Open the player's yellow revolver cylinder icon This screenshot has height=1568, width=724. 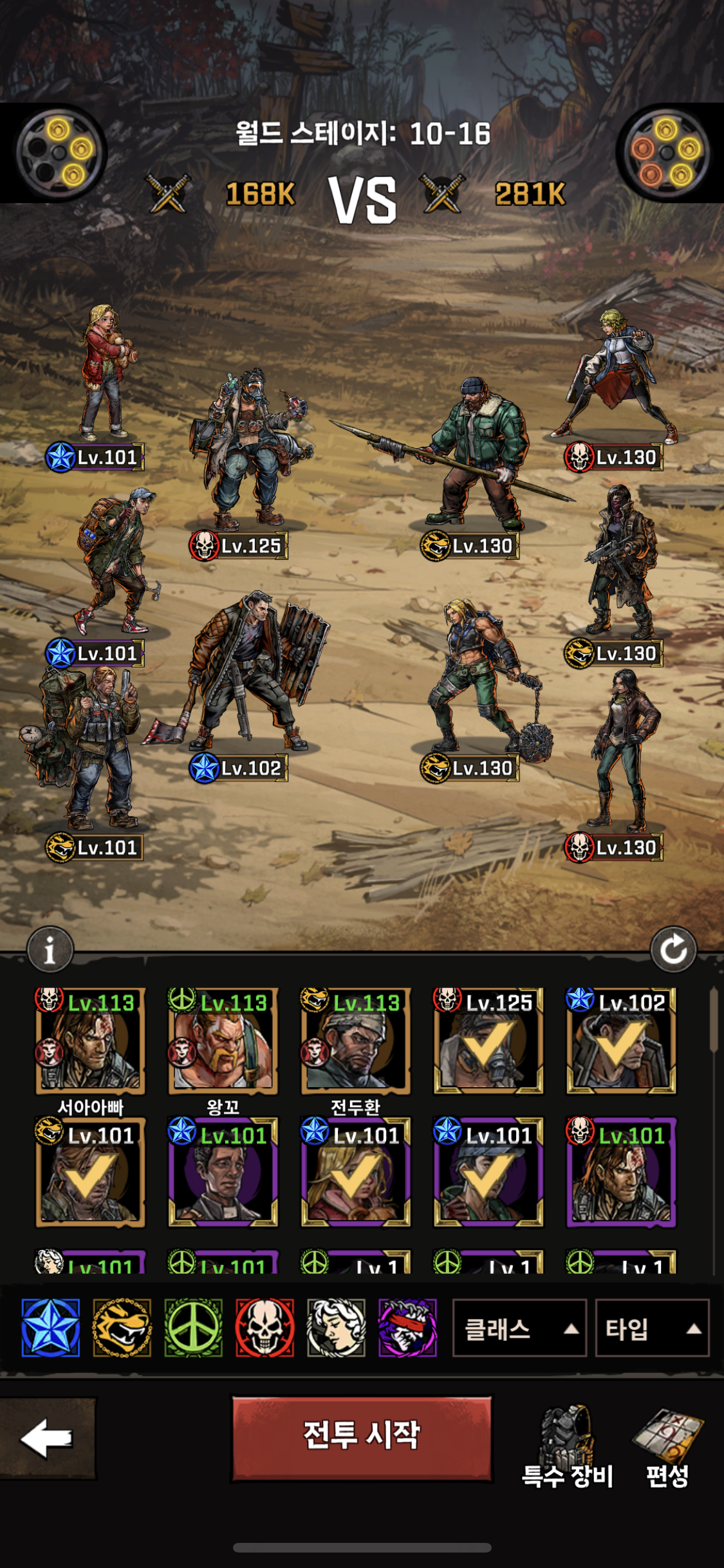pos(60,153)
